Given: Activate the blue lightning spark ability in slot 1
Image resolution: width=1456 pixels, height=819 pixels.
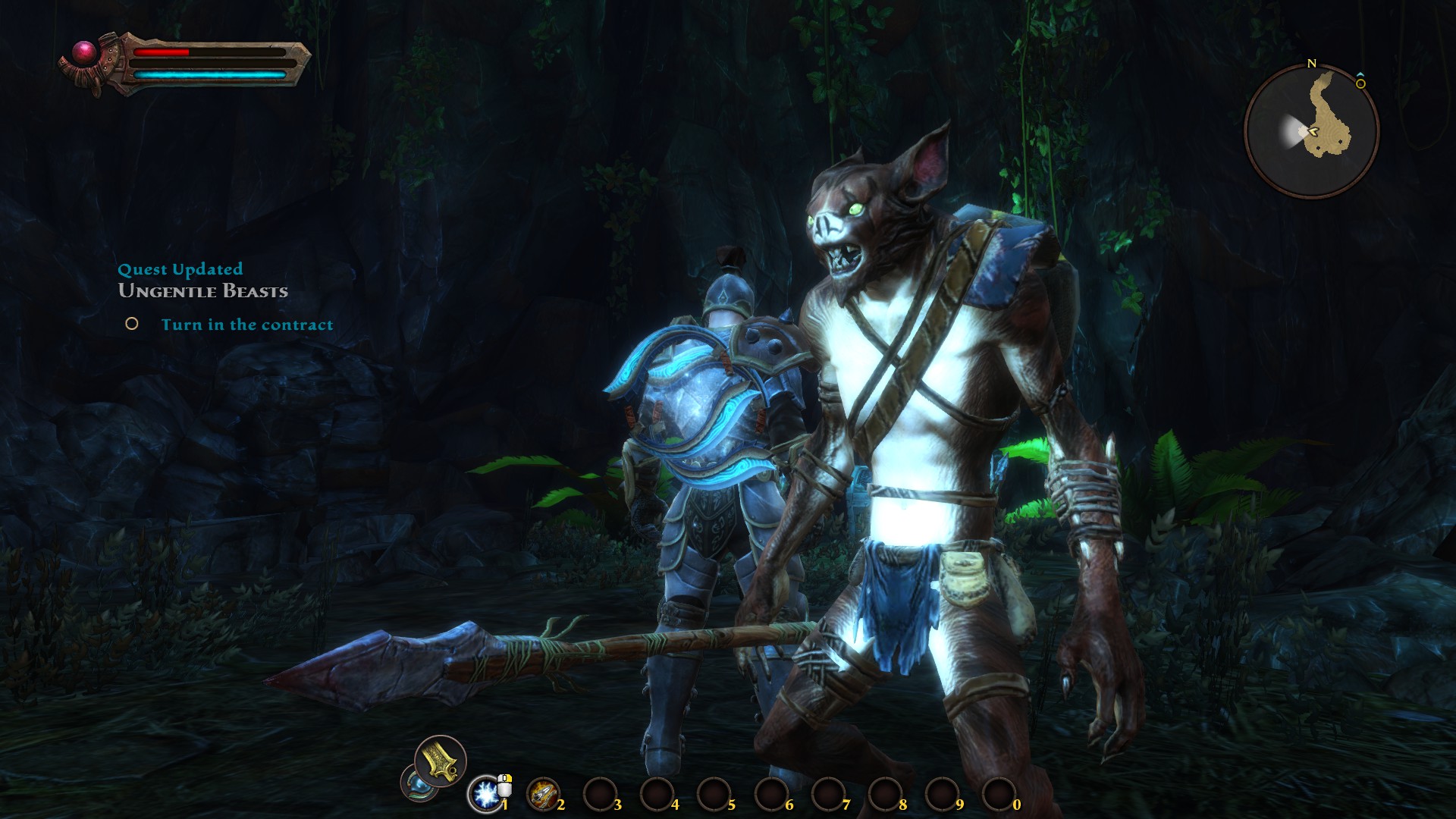Looking at the screenshot, I should 485,794.
